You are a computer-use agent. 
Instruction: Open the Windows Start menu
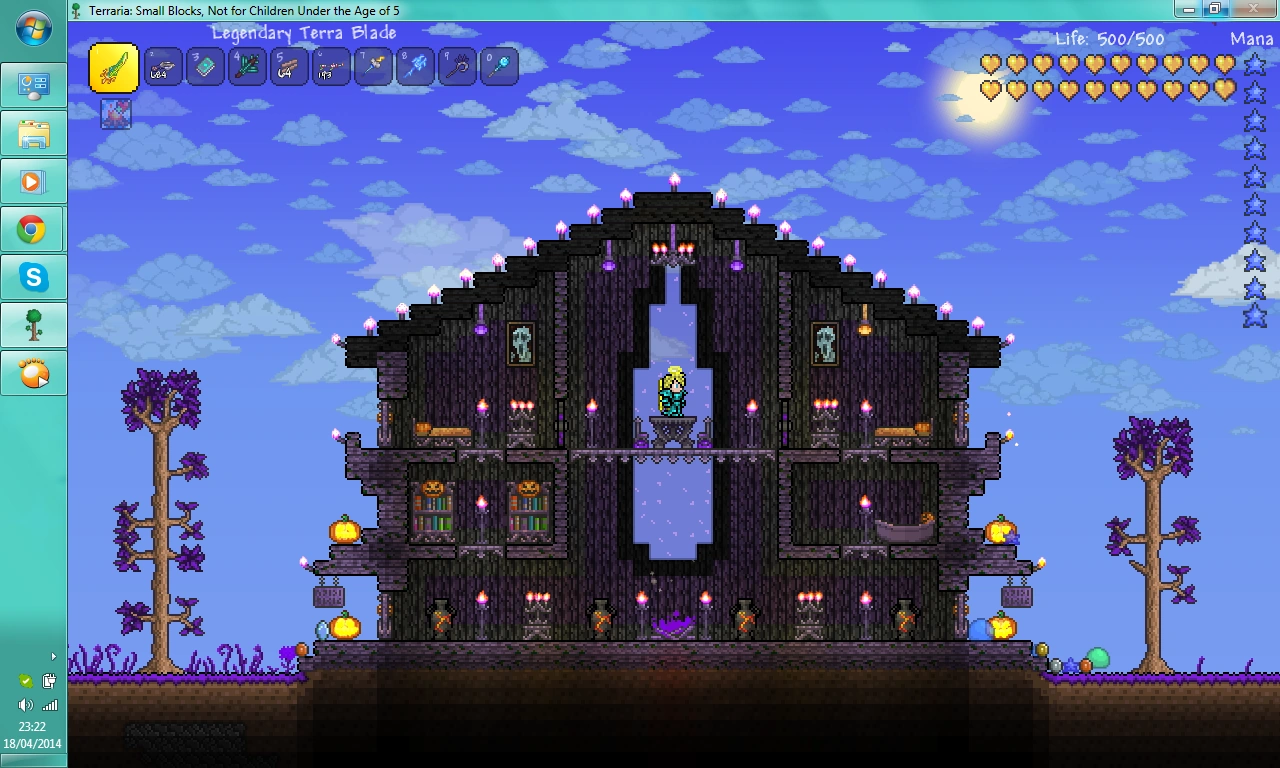pos(33,29)
